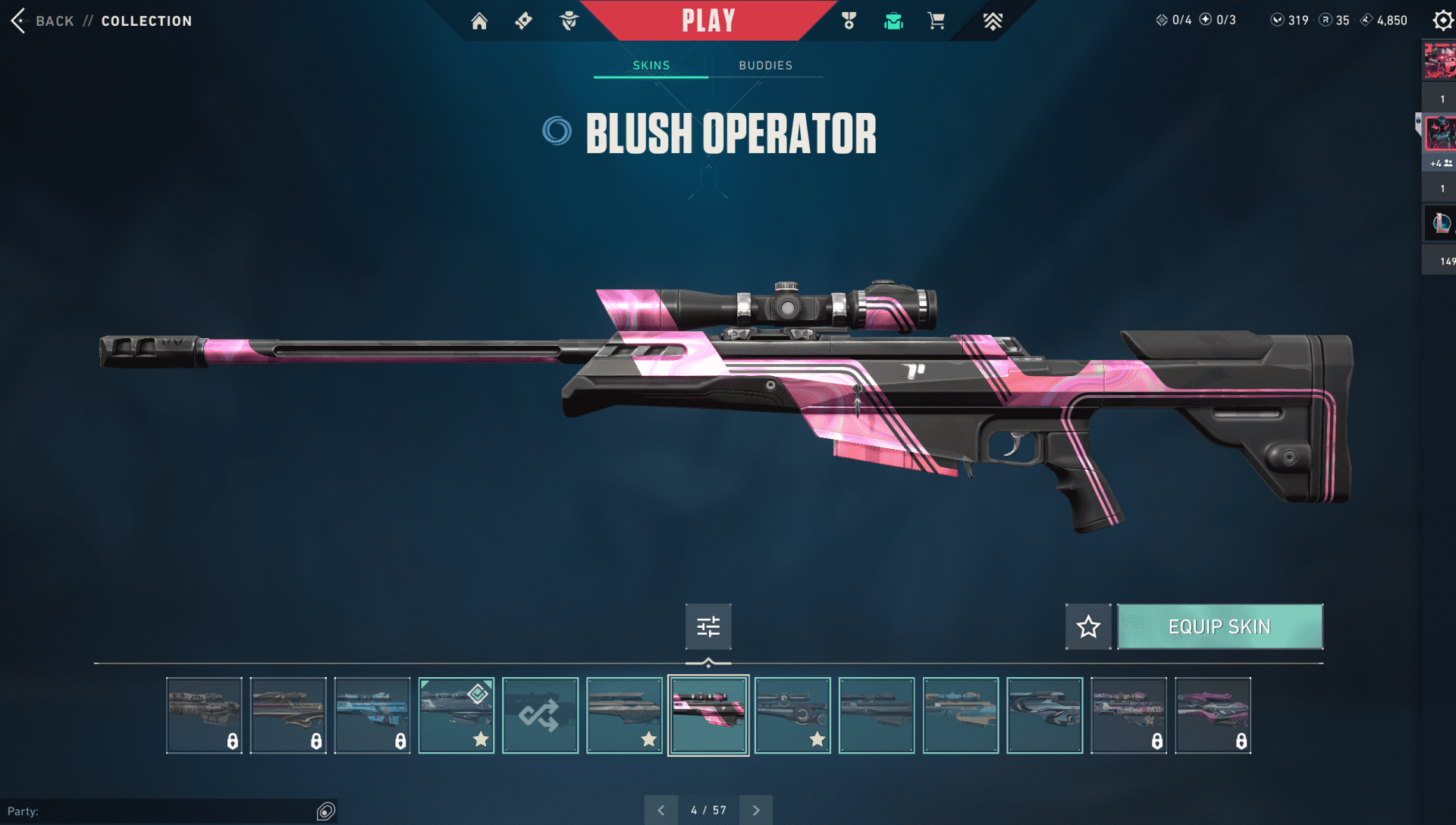The height and width of the screenshot is (825, 1456).
Task: Select the Skins tab
Action: click(x=651, y=65)
